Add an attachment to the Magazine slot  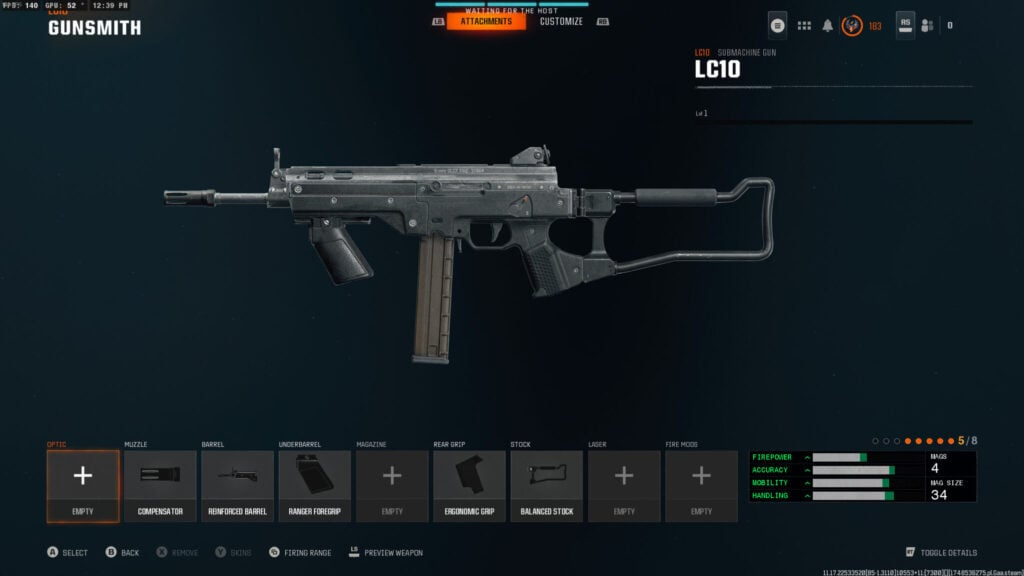392,486
